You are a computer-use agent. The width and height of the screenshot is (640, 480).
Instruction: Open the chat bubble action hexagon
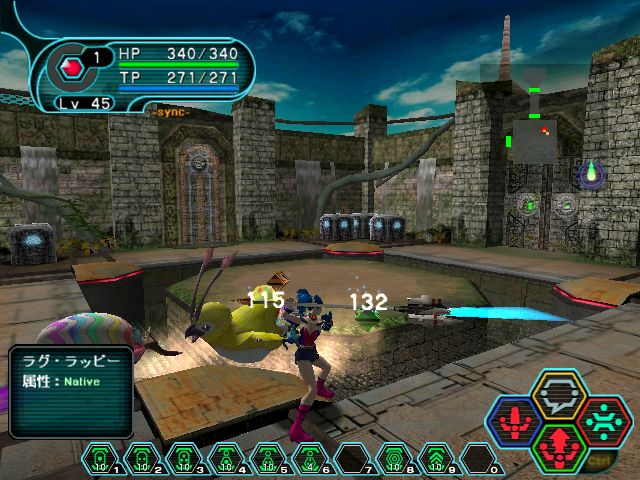[x=559, y=397]
